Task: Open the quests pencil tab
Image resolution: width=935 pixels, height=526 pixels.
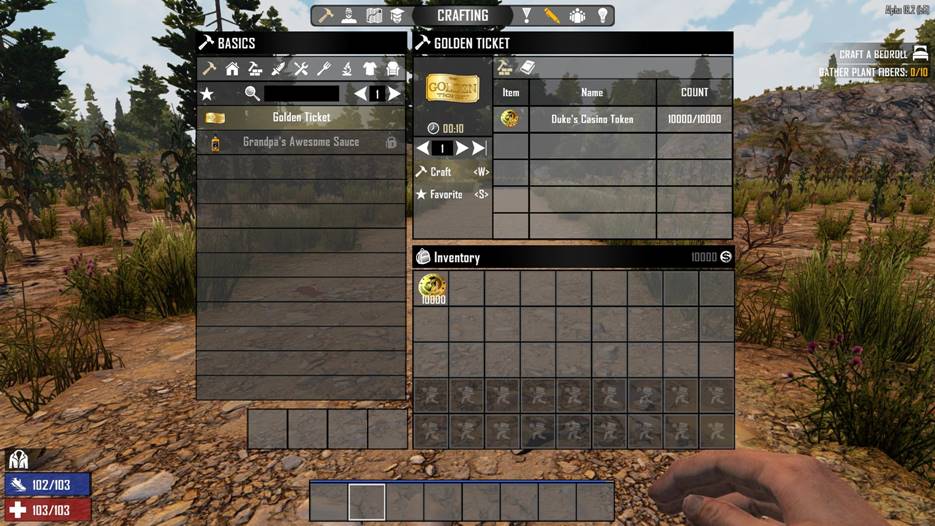Action: click(x=552, y=16)
